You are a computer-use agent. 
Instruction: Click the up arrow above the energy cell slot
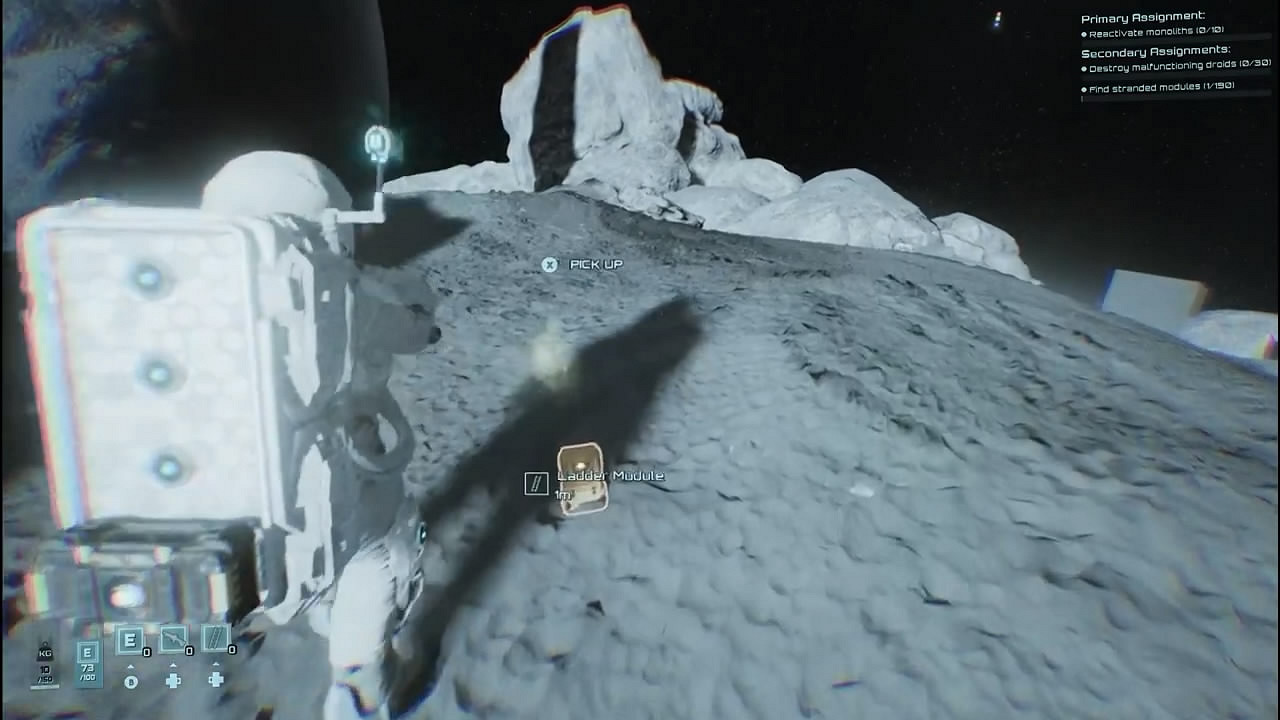point(131,666)
